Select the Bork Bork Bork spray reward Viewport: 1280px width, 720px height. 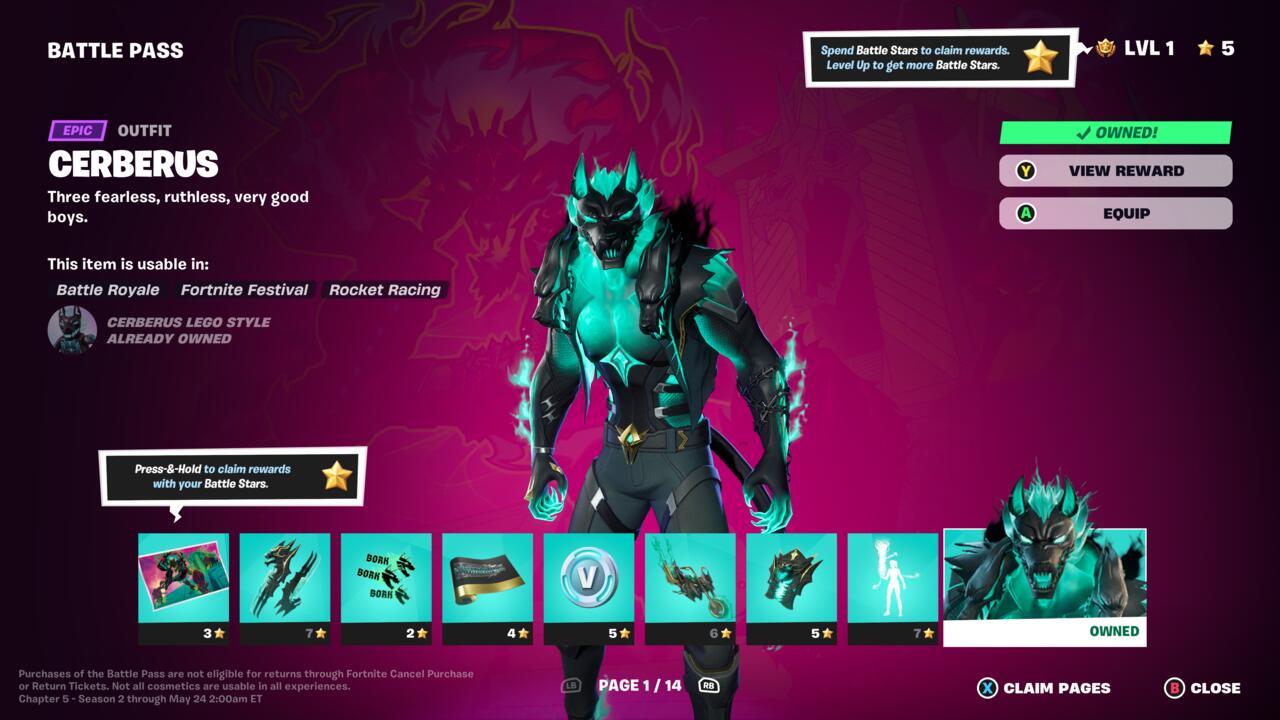coord(386,588)
